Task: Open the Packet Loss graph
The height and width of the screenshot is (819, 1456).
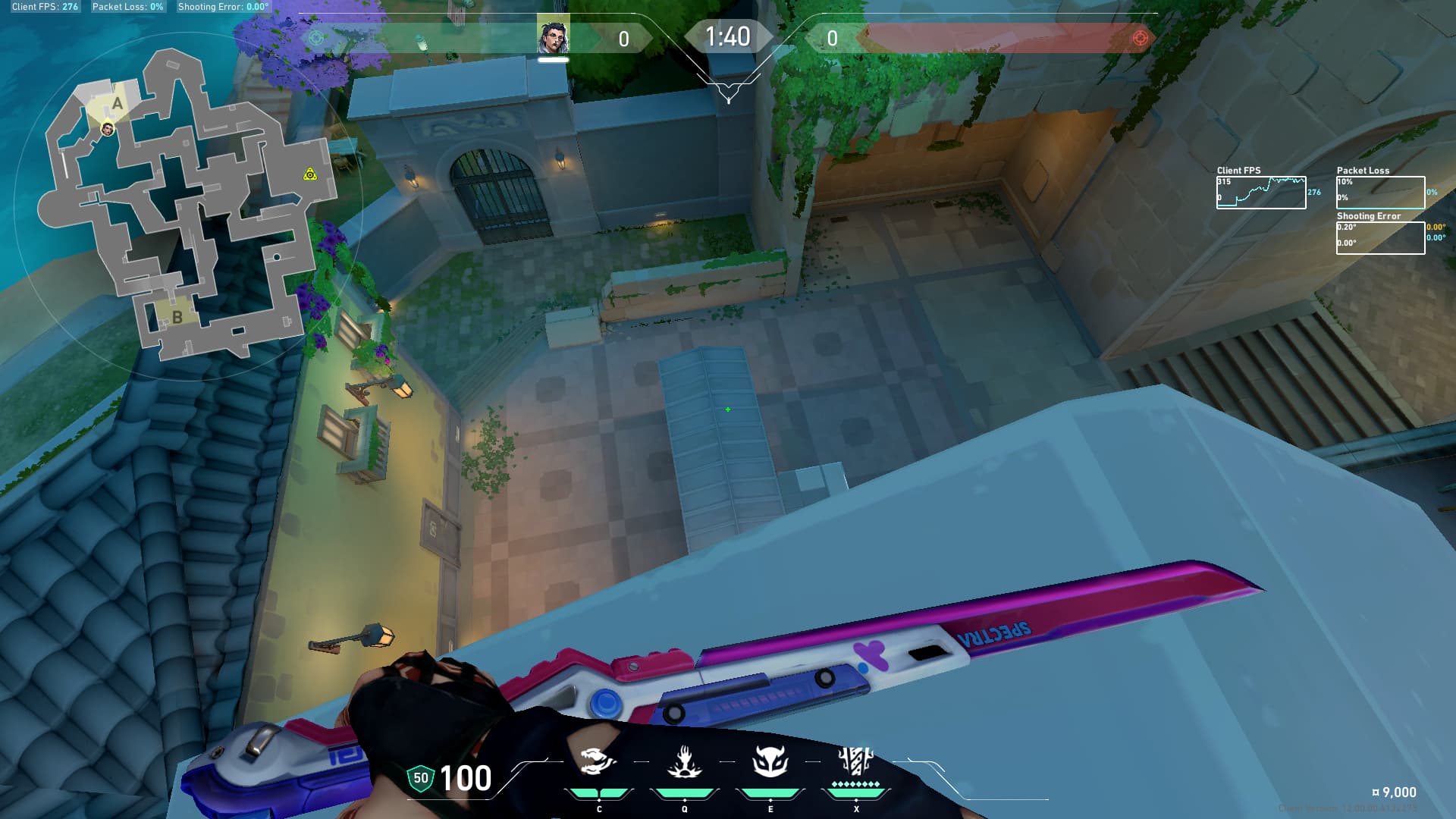Action: pyautogui.click(x=1379, y=193)
